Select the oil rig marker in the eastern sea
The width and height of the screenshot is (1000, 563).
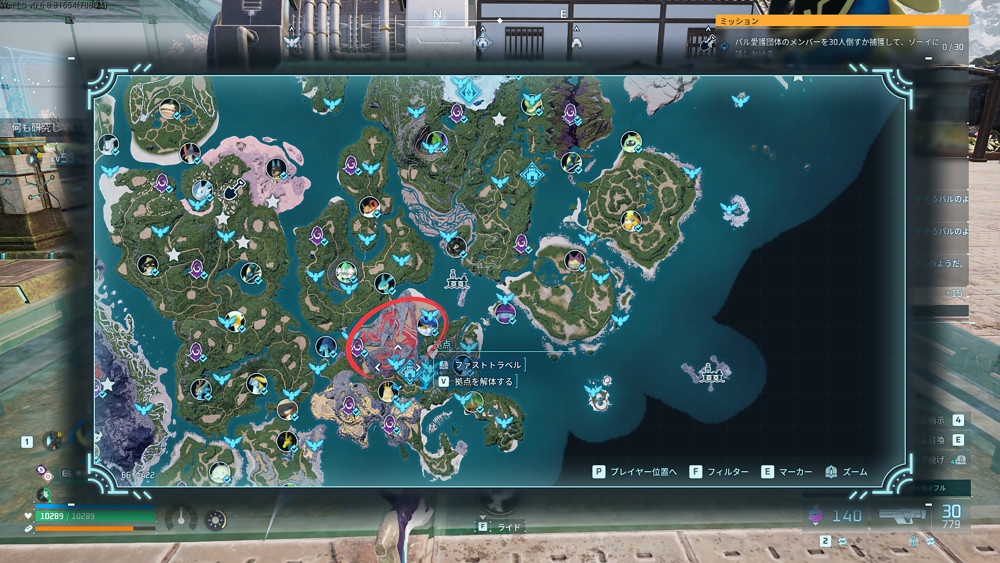[x=710, y=372]
